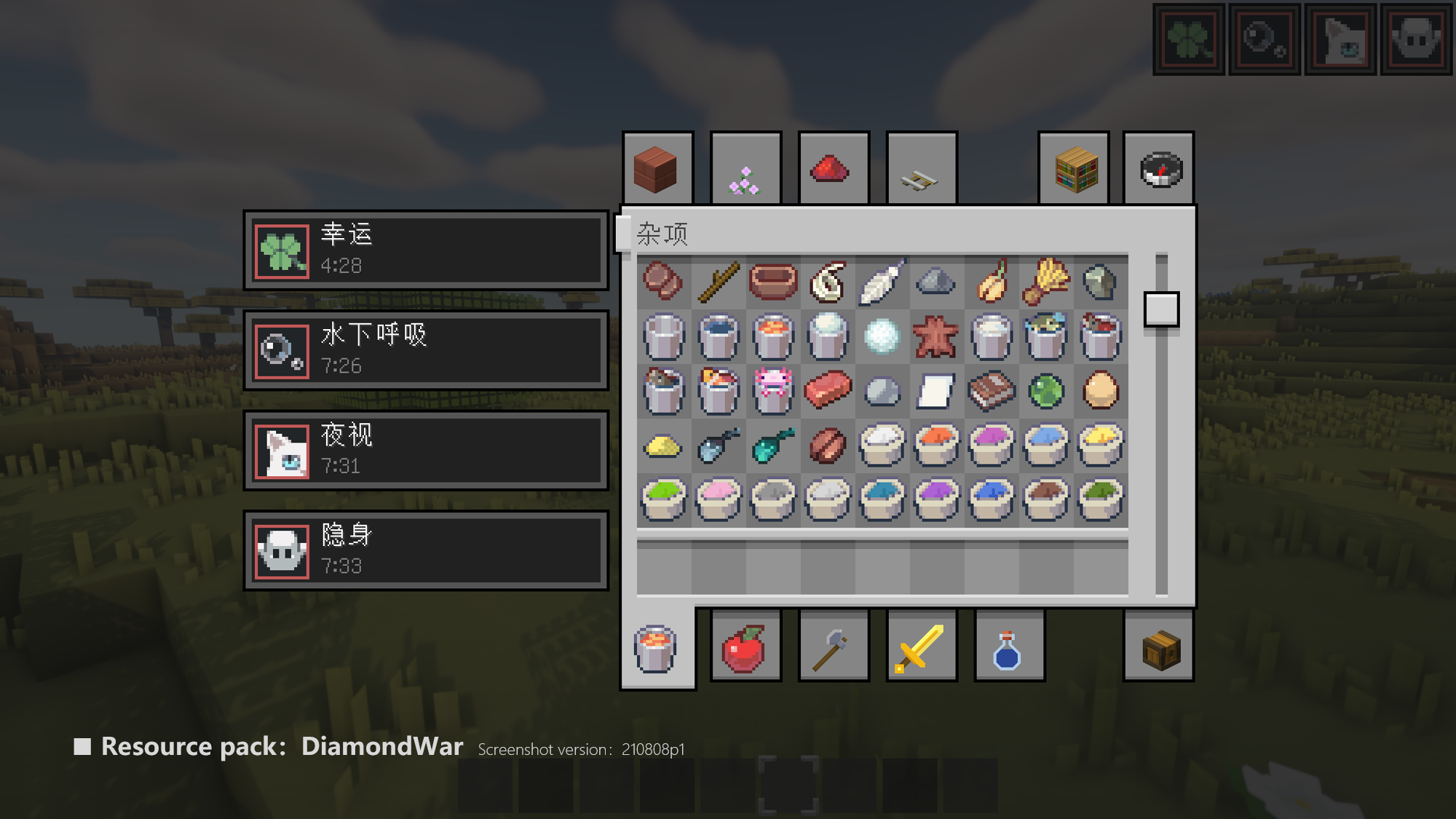Take the egg item

(x=1100, y=390)
